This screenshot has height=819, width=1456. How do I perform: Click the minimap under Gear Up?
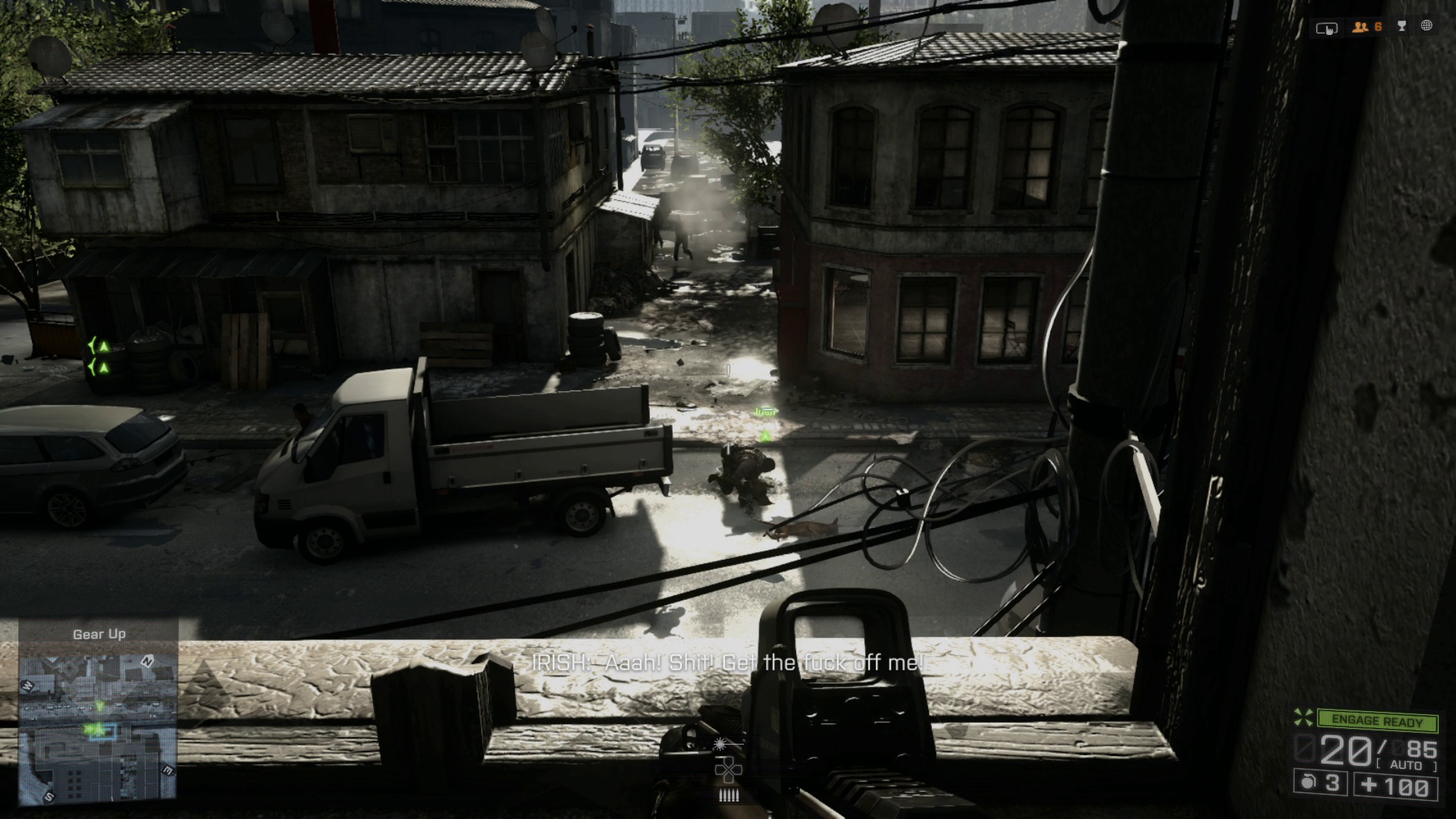(x=98, y=730)
